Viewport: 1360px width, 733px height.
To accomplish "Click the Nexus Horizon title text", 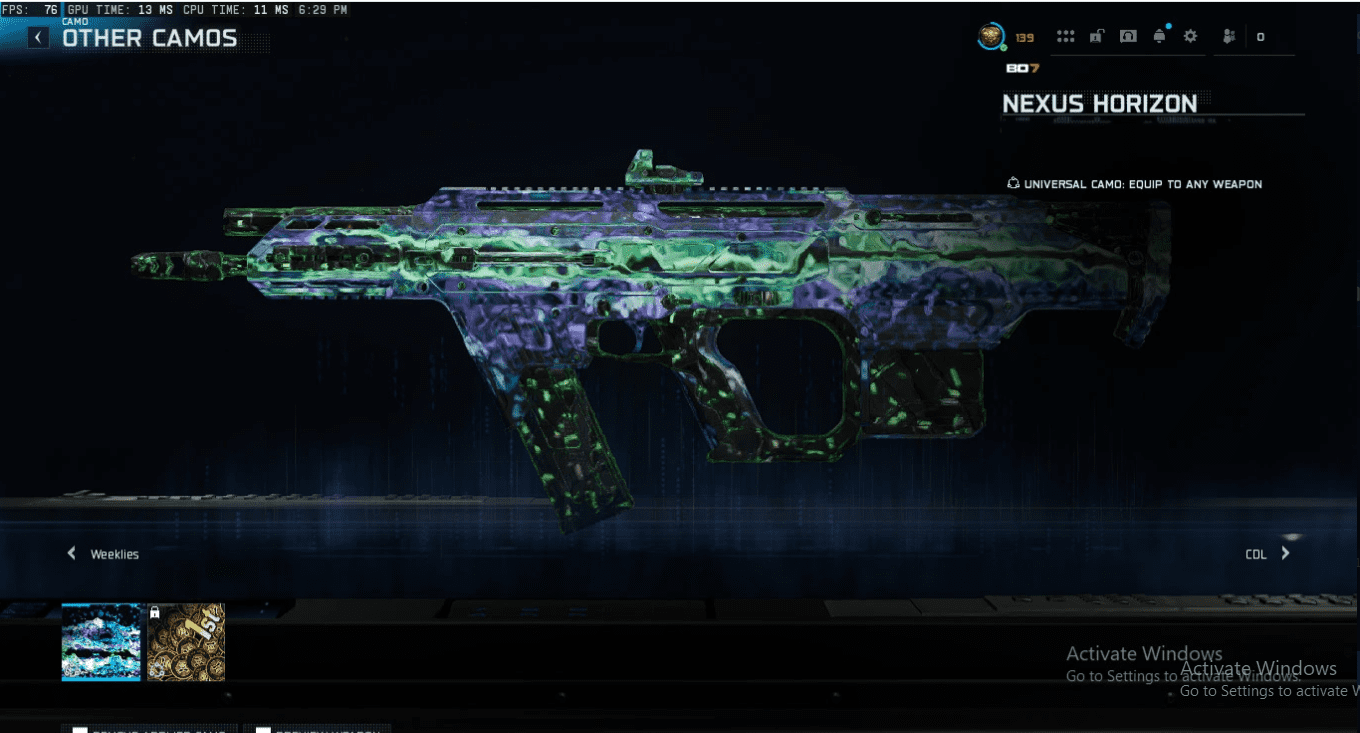I will (1100, 103).
